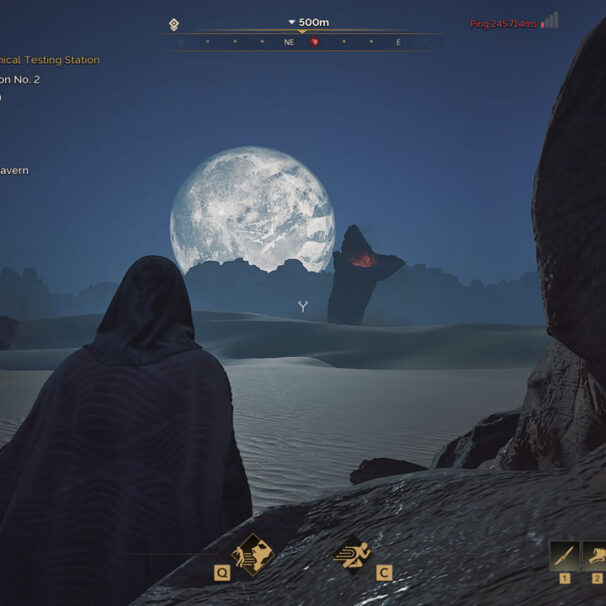Select the blade weapon hotbar slot

(564, 555)
